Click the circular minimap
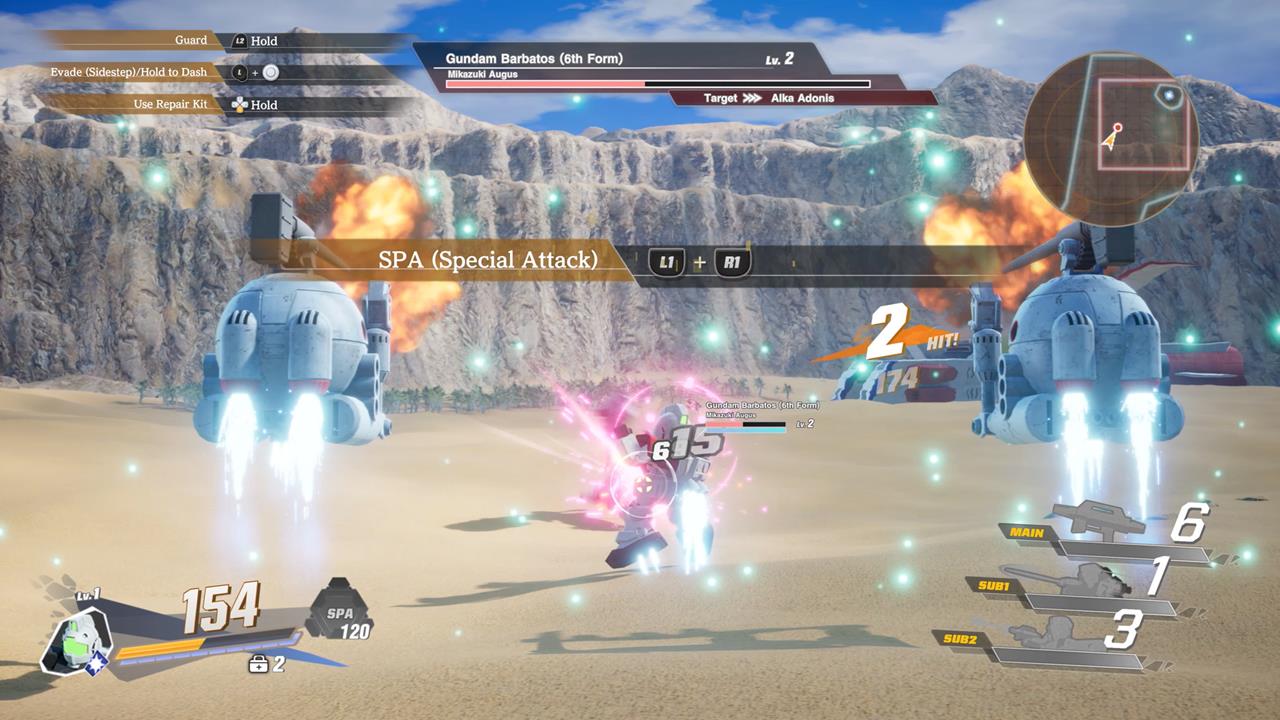This screenshot has height=720, width=1280. (1112, 139)
